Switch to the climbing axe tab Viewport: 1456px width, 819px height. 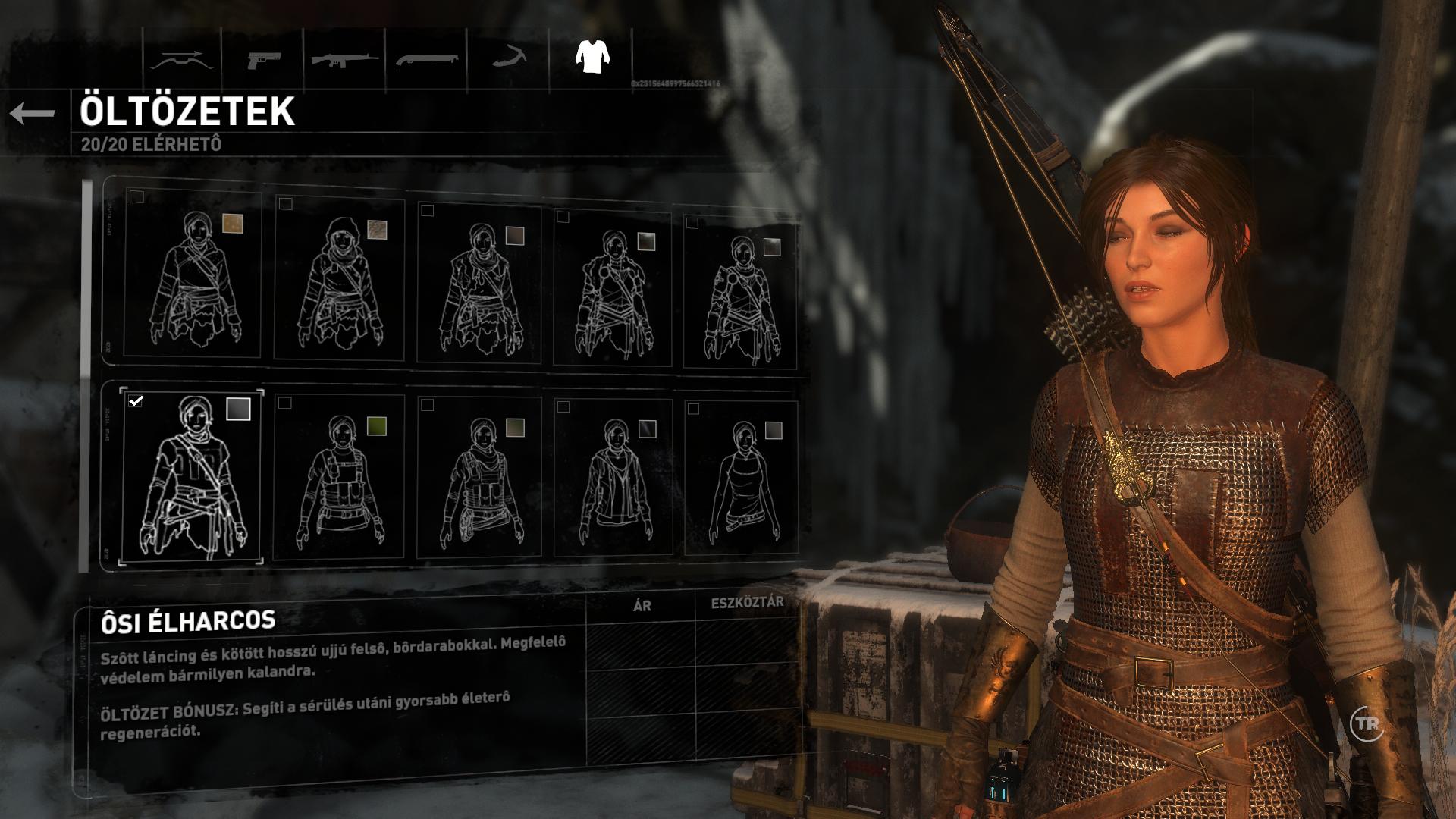tap(507, 59)
